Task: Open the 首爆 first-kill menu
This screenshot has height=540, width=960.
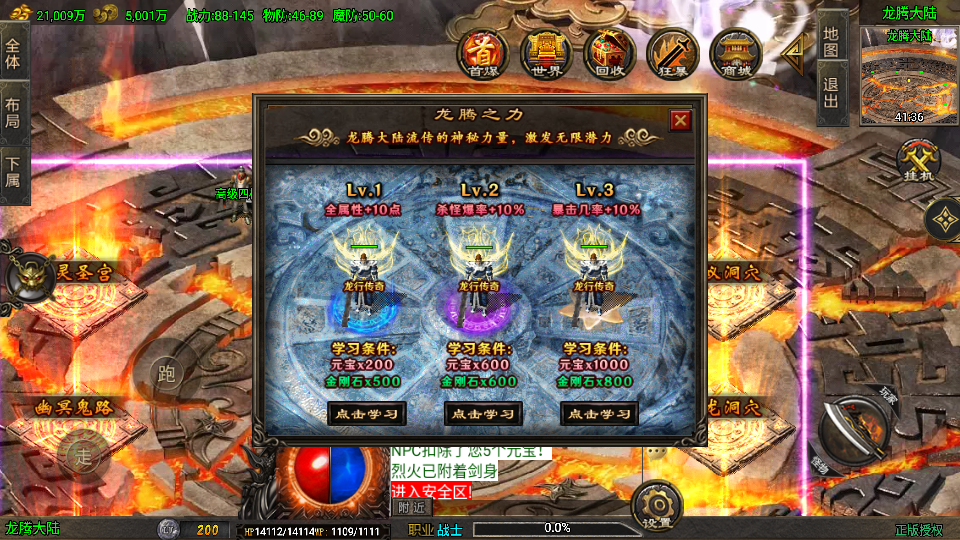Action: (x=483, y=54)
